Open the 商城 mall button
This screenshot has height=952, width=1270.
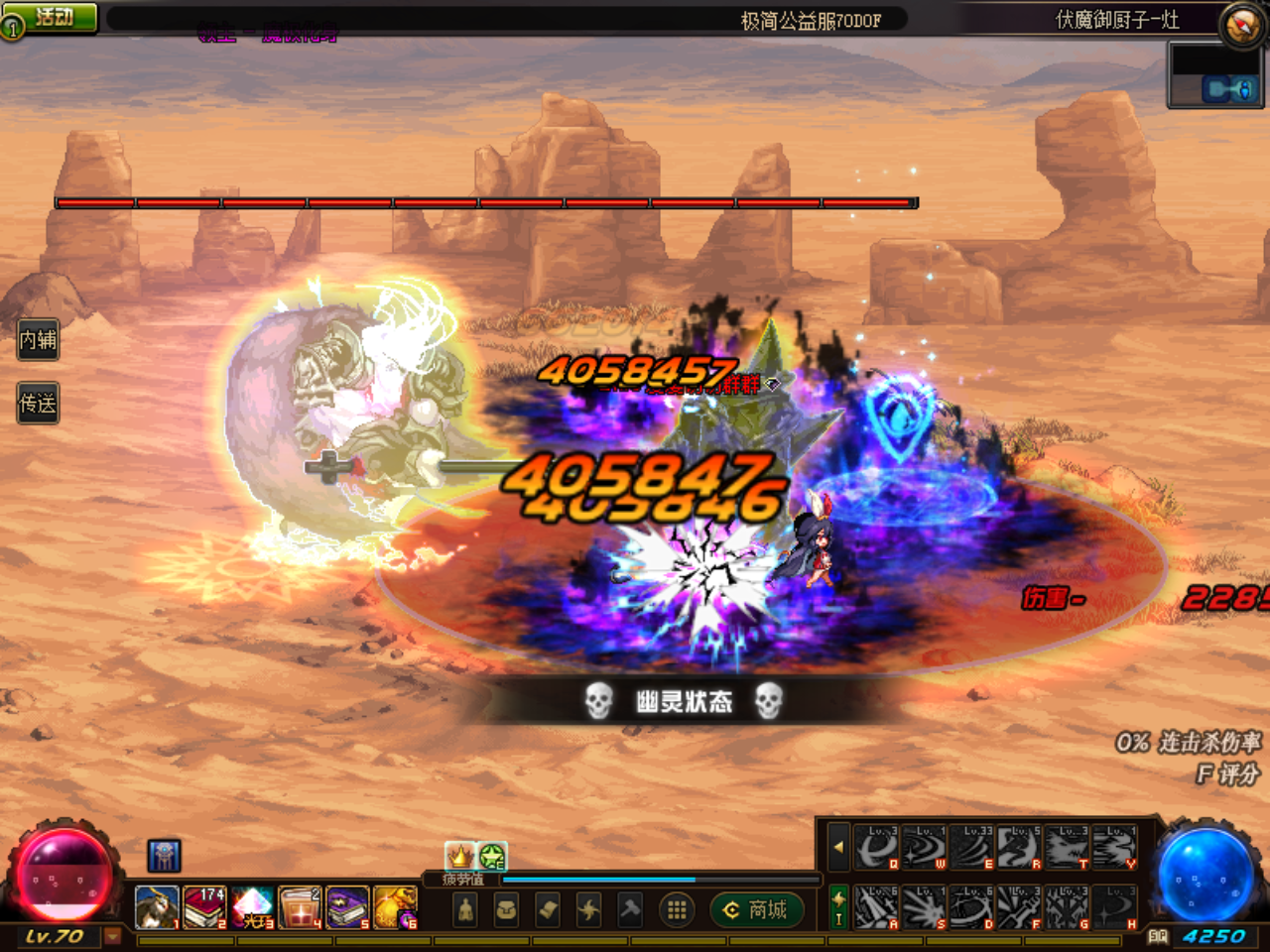pos(758,910)
